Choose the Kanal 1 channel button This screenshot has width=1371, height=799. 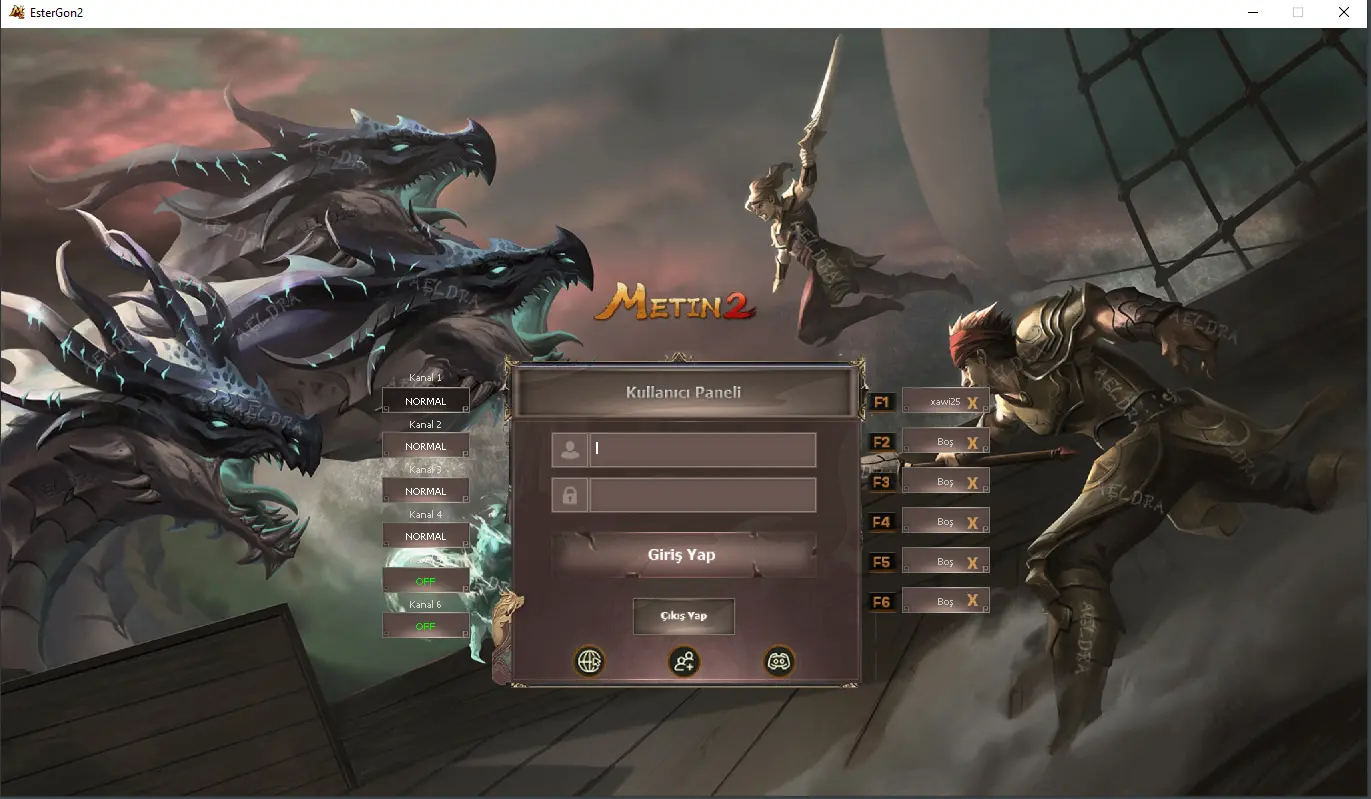(426, 401)
